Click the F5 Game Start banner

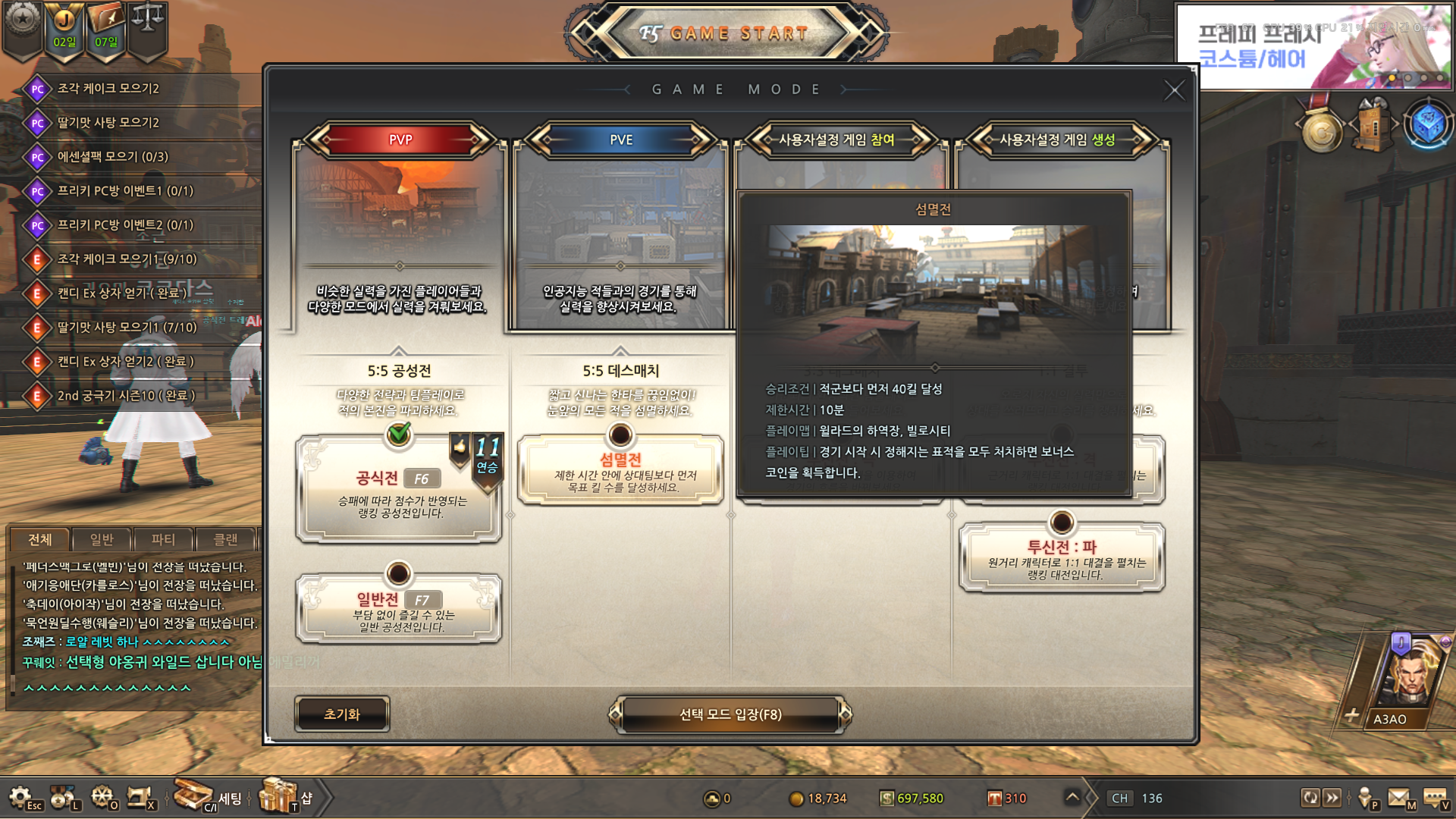click(726, 33)
